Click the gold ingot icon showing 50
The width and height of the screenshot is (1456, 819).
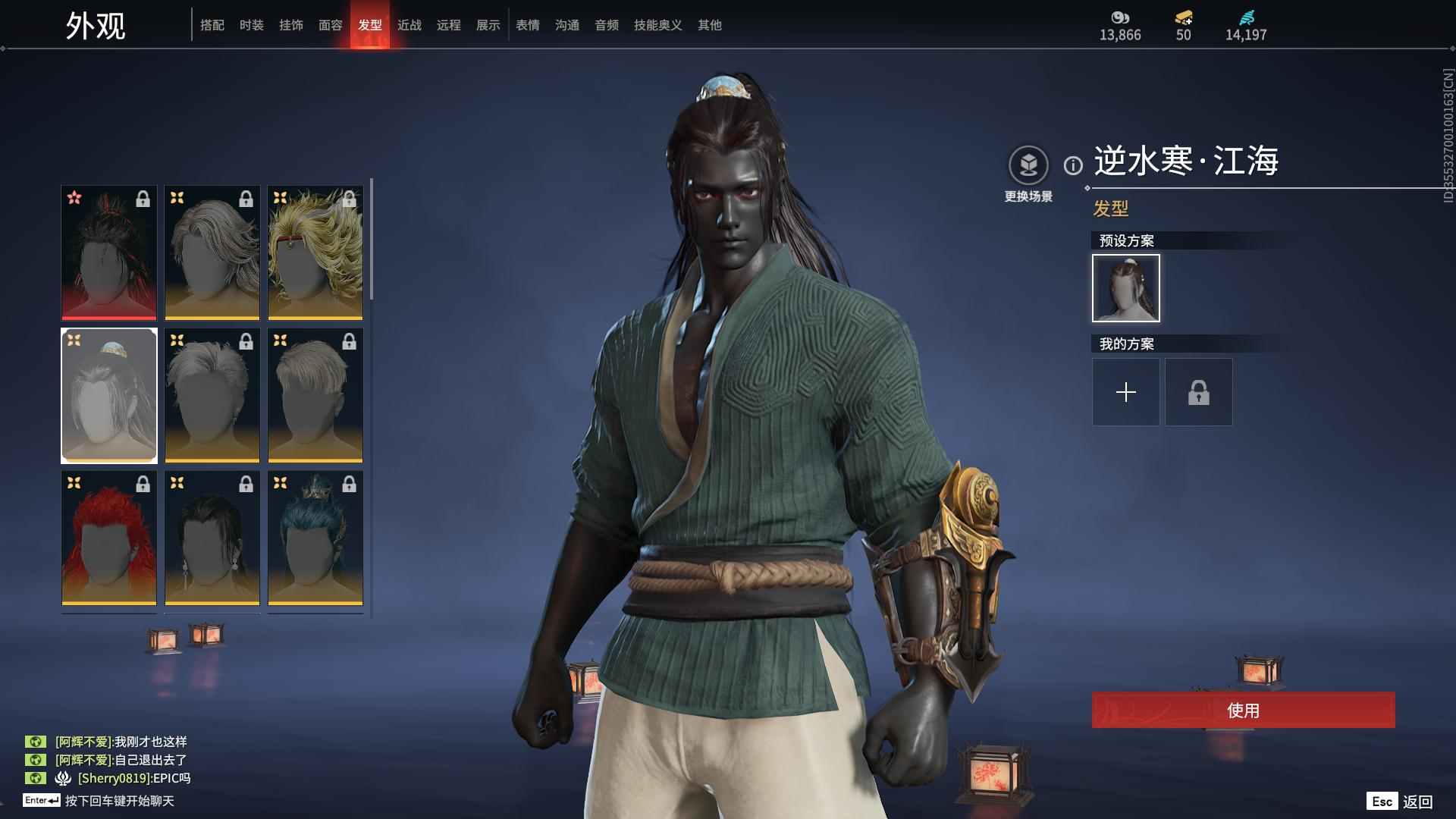tap(1183, 18)
